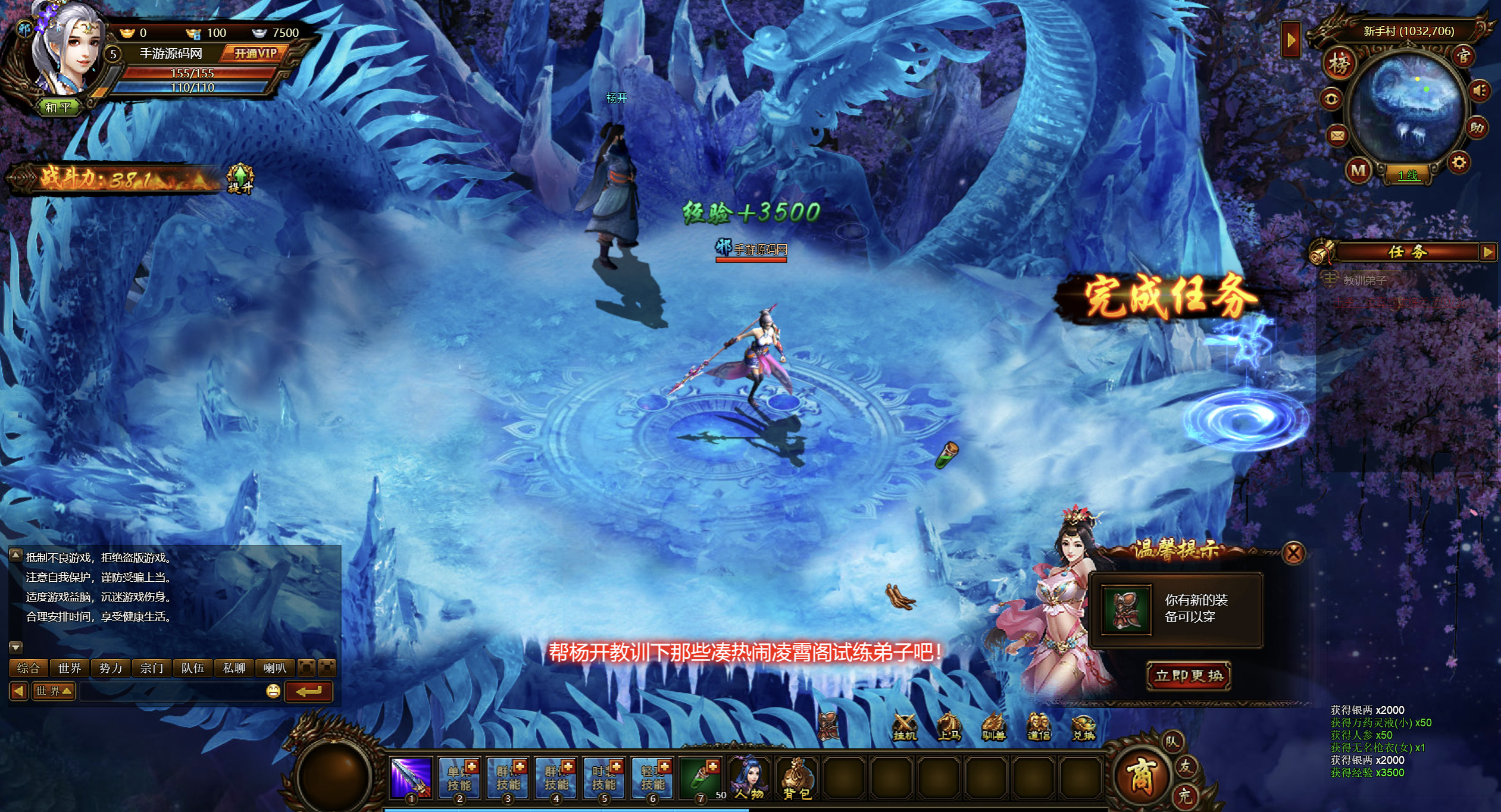Open the 开通VIP button
The image size is (1501, 812).
coord(255,54)
